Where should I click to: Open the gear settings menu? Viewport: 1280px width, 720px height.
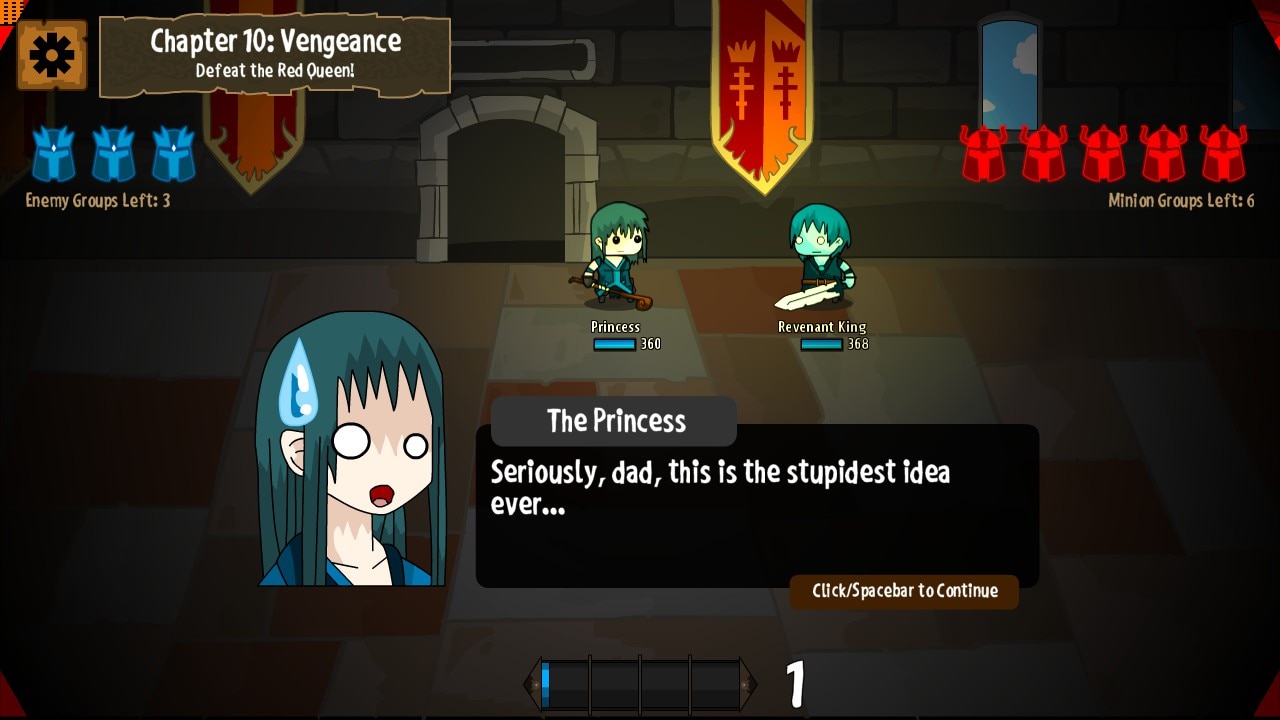point(52,55)
